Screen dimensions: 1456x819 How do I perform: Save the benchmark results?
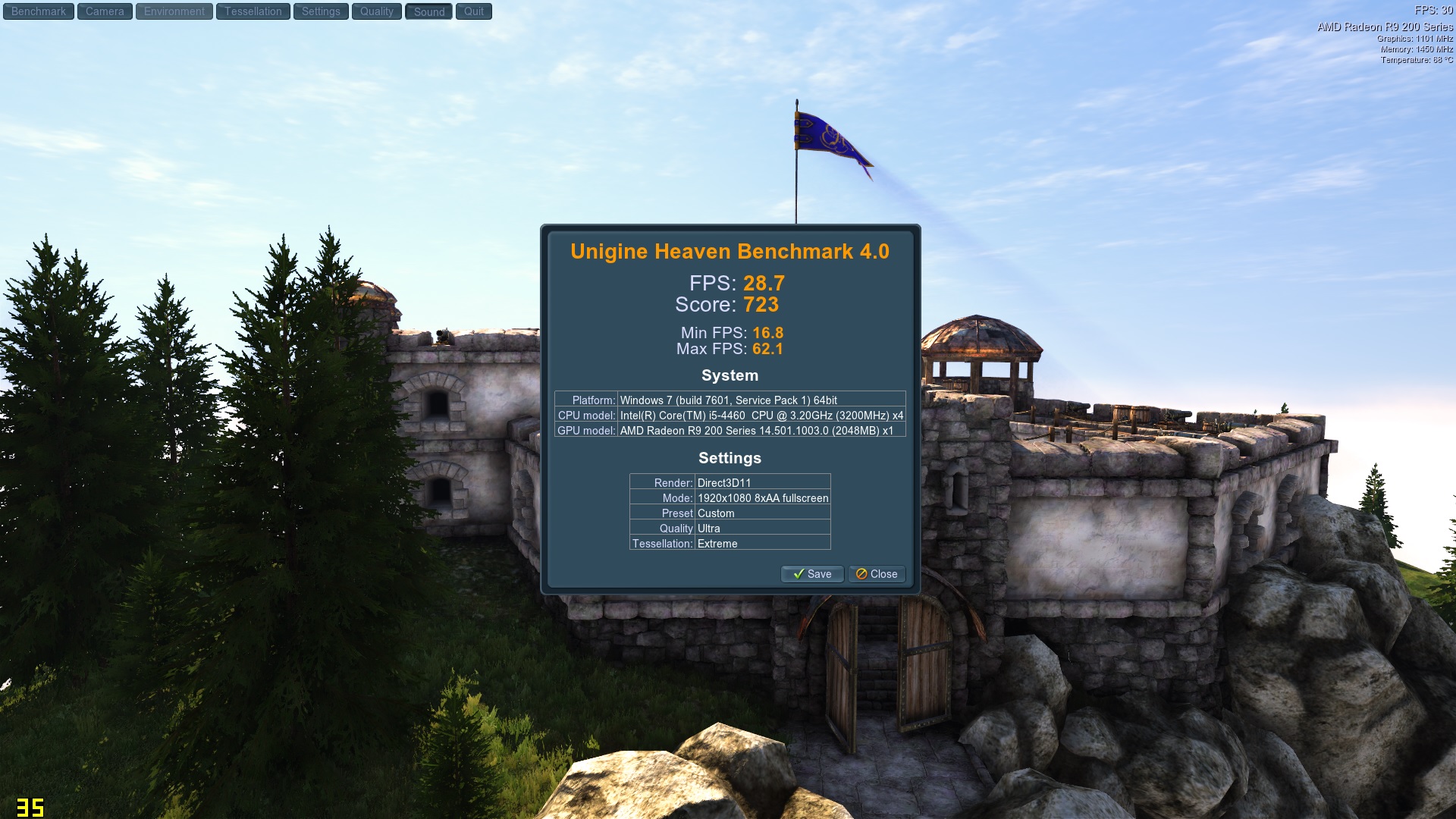point(812,574)
